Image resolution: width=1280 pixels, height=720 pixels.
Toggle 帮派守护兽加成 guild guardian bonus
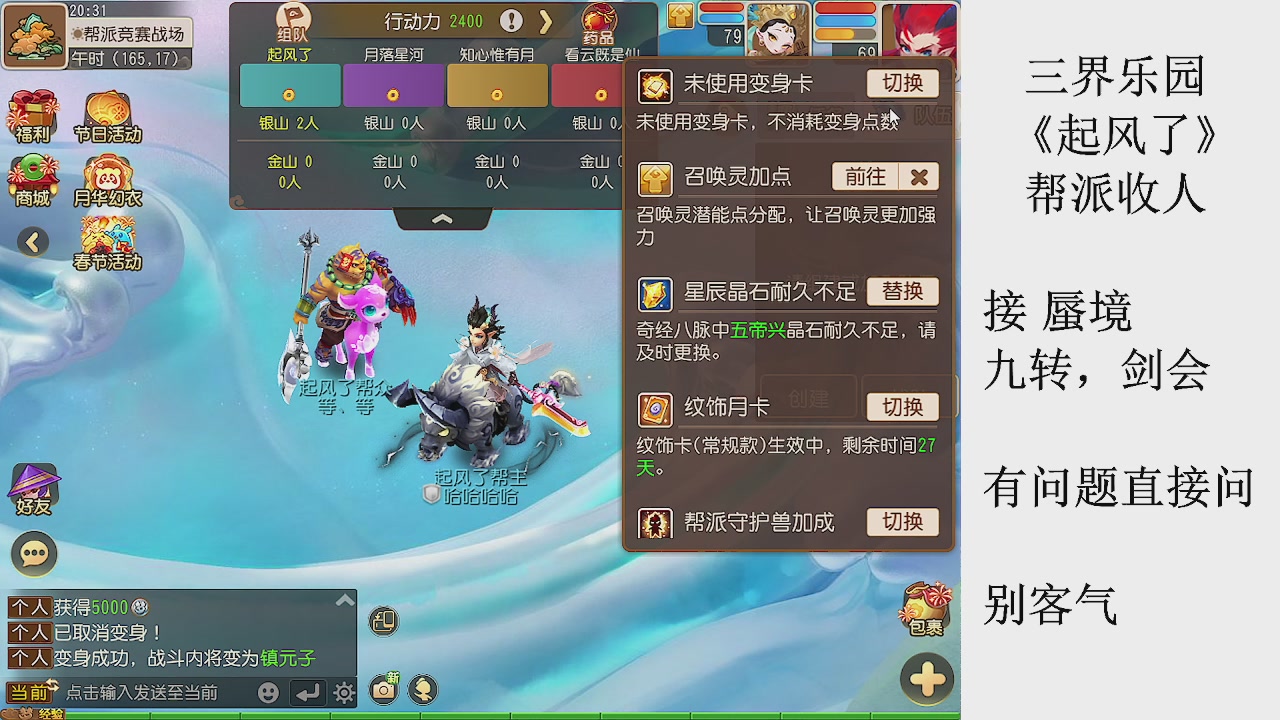[x=901, y=522]
